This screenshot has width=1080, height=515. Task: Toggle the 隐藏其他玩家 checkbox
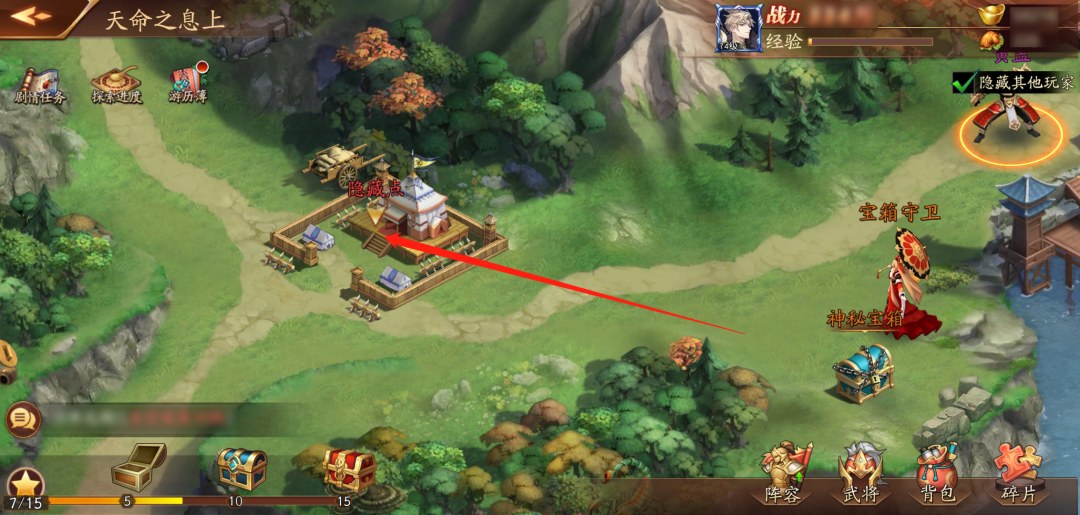(x=963, y=83)
